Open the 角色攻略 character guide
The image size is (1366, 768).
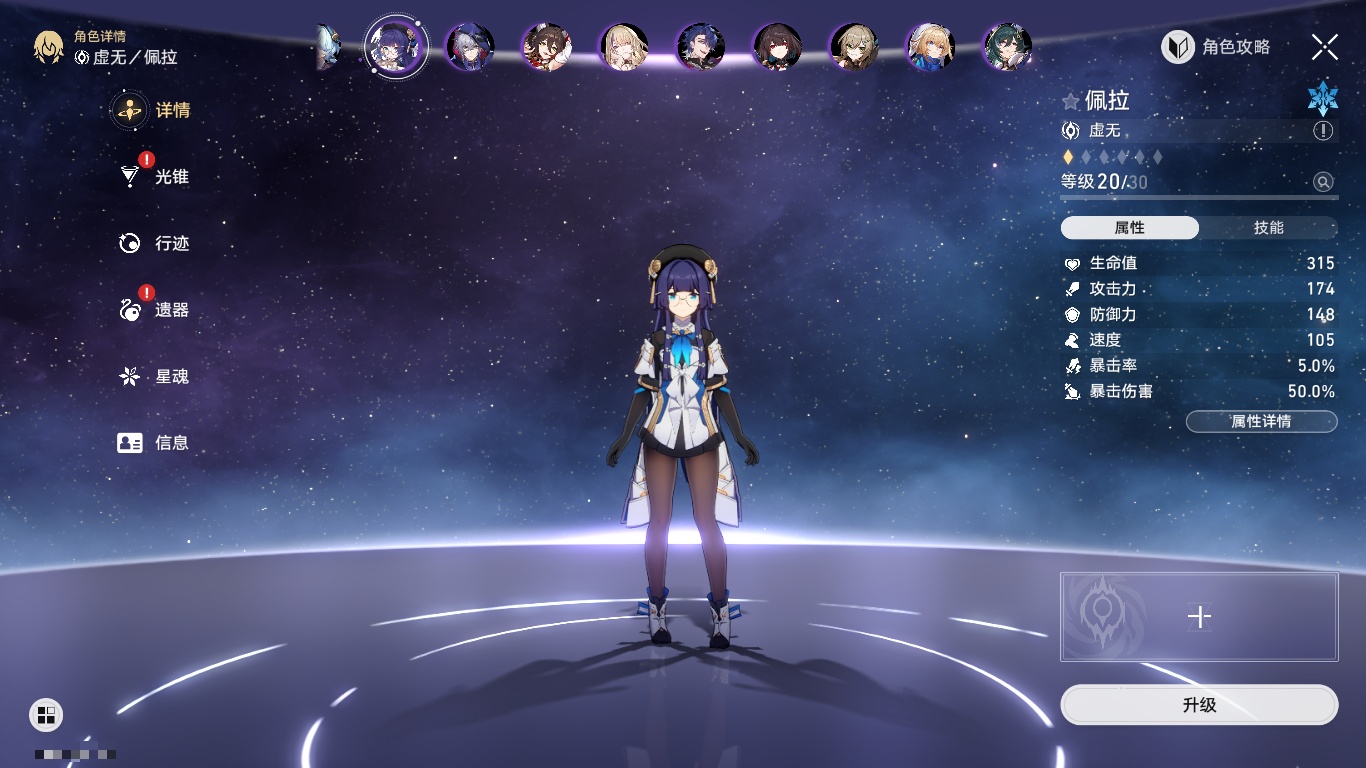point(1216,47)
